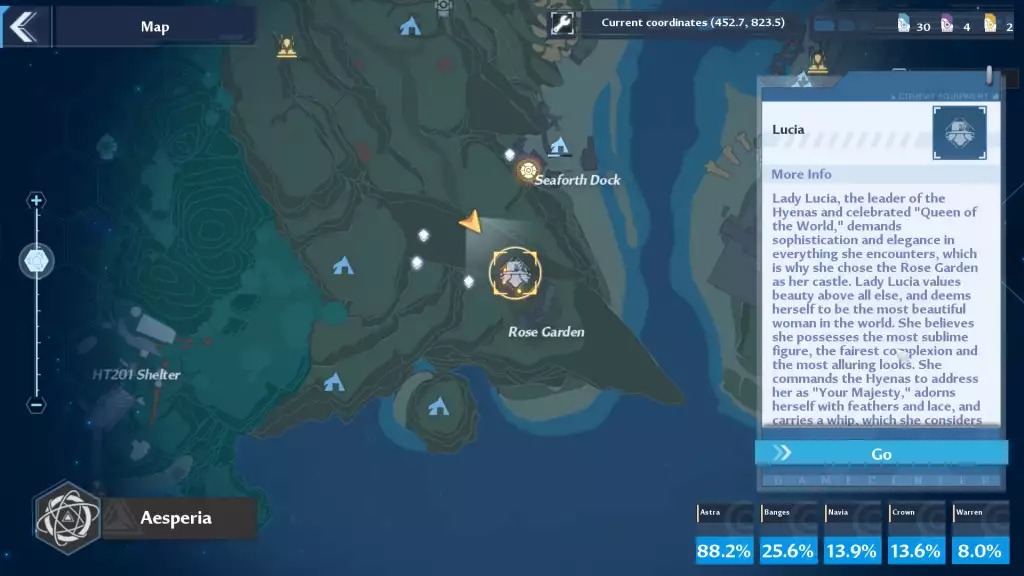Open the wrench icon beside current coordinates
Viewport: 1024px width, 576px height.
tap(562, 23)
